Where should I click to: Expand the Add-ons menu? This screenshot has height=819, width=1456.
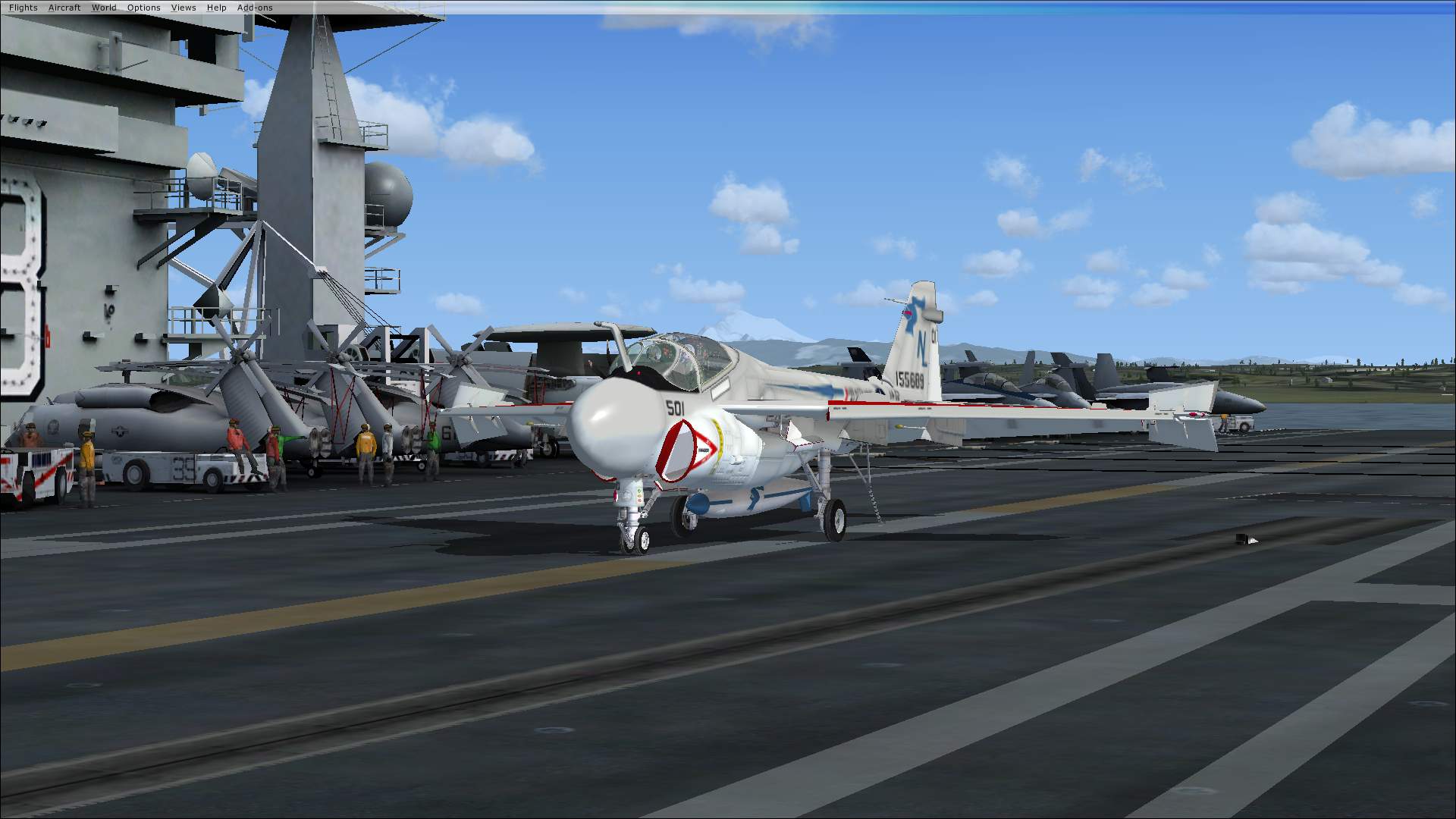coord(255,8)
